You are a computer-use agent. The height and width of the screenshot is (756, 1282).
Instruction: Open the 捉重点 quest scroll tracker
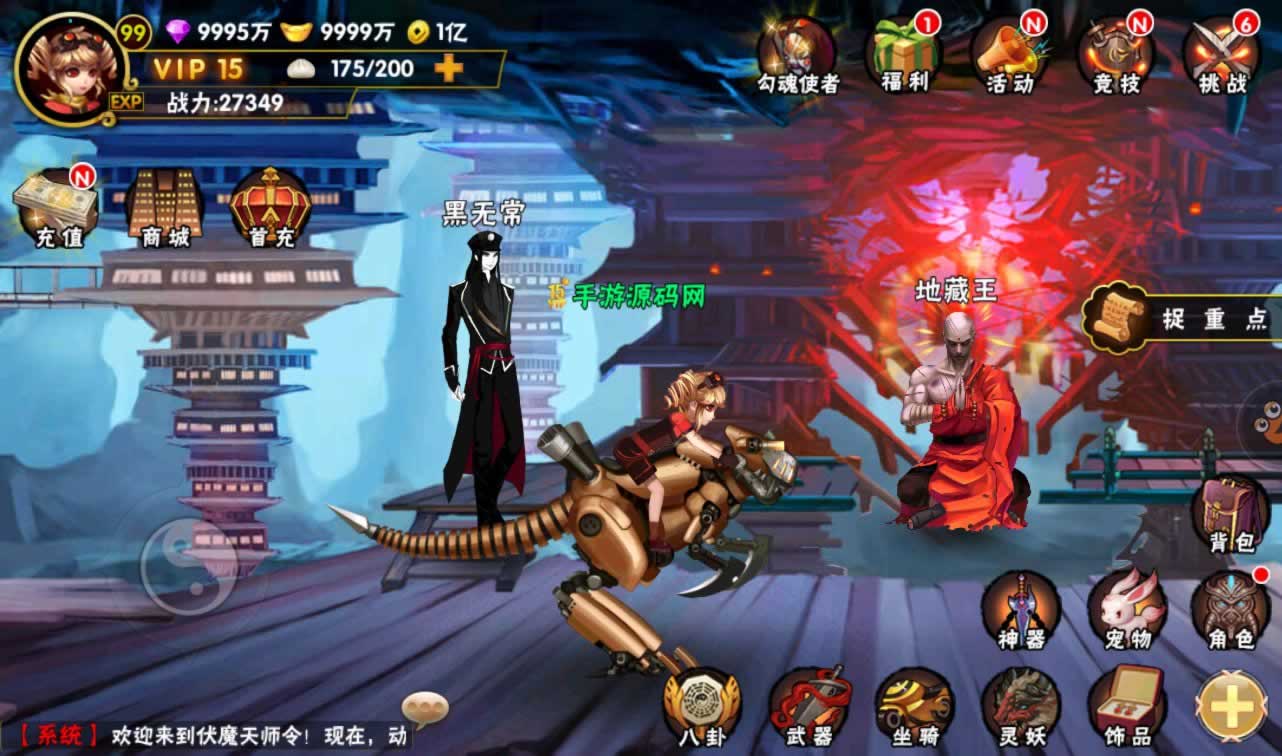tap(1180, 318)
